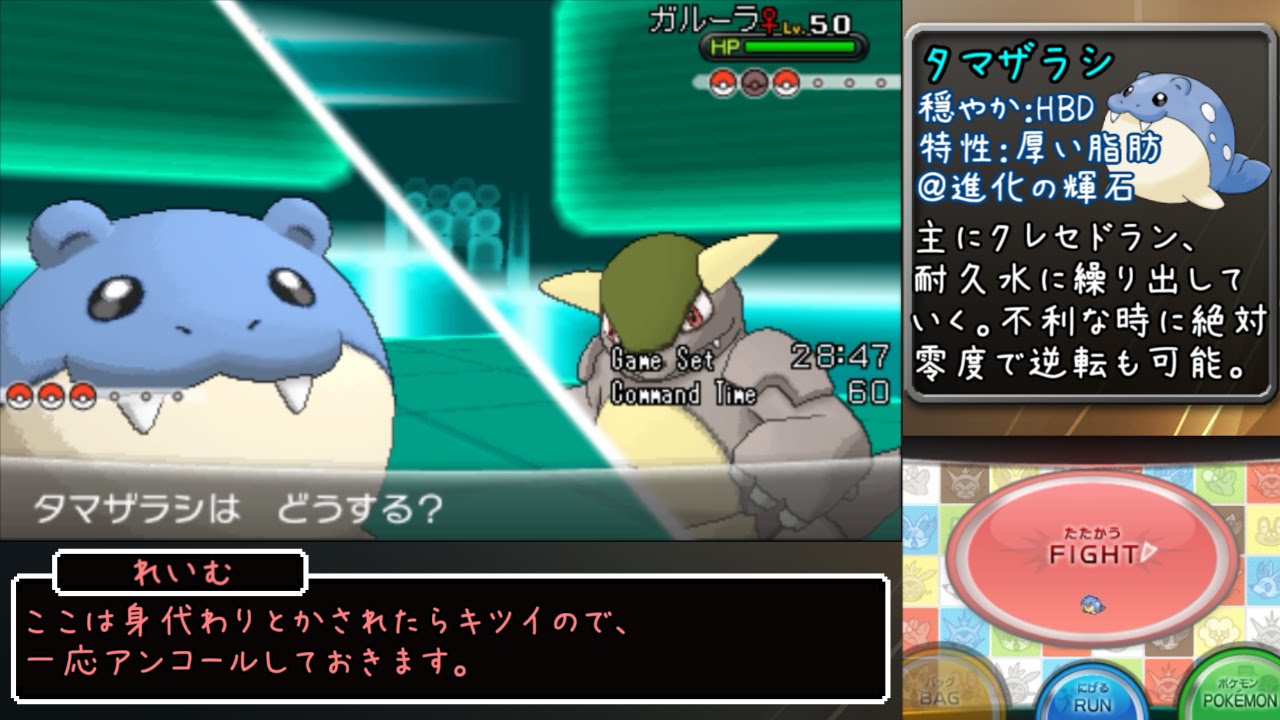Select the れいむ name tag

coord(180,572)
